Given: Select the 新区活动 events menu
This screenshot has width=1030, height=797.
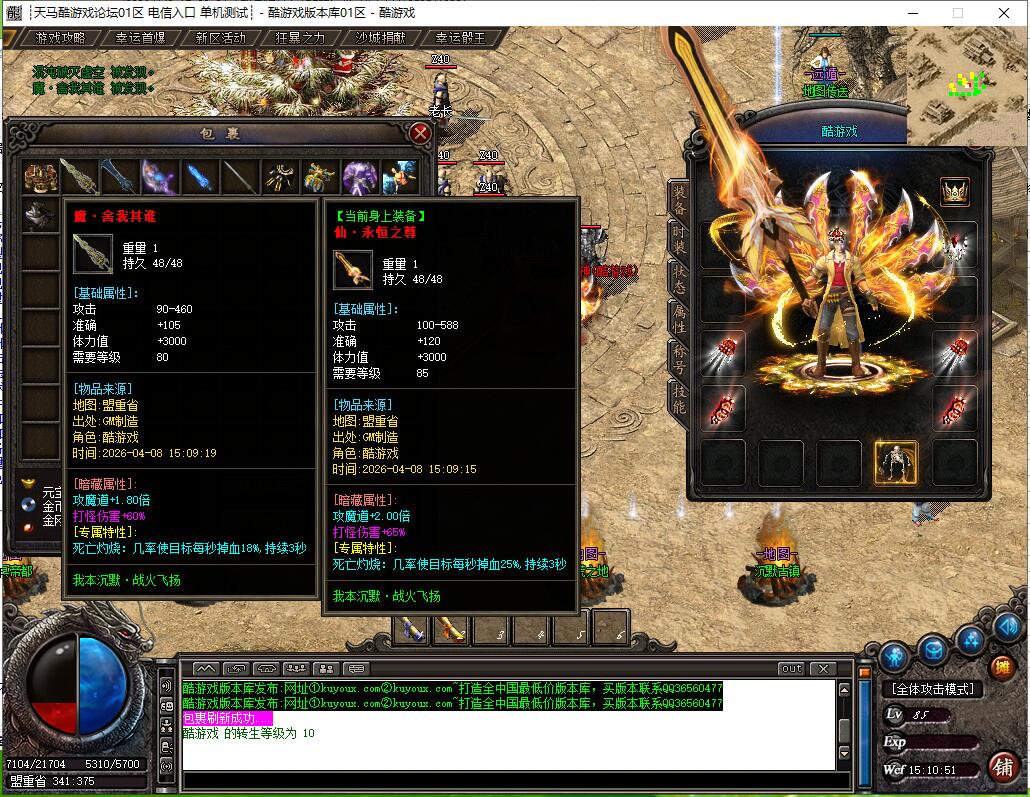Looking at the screenshot, I should (x=220, y=38).
